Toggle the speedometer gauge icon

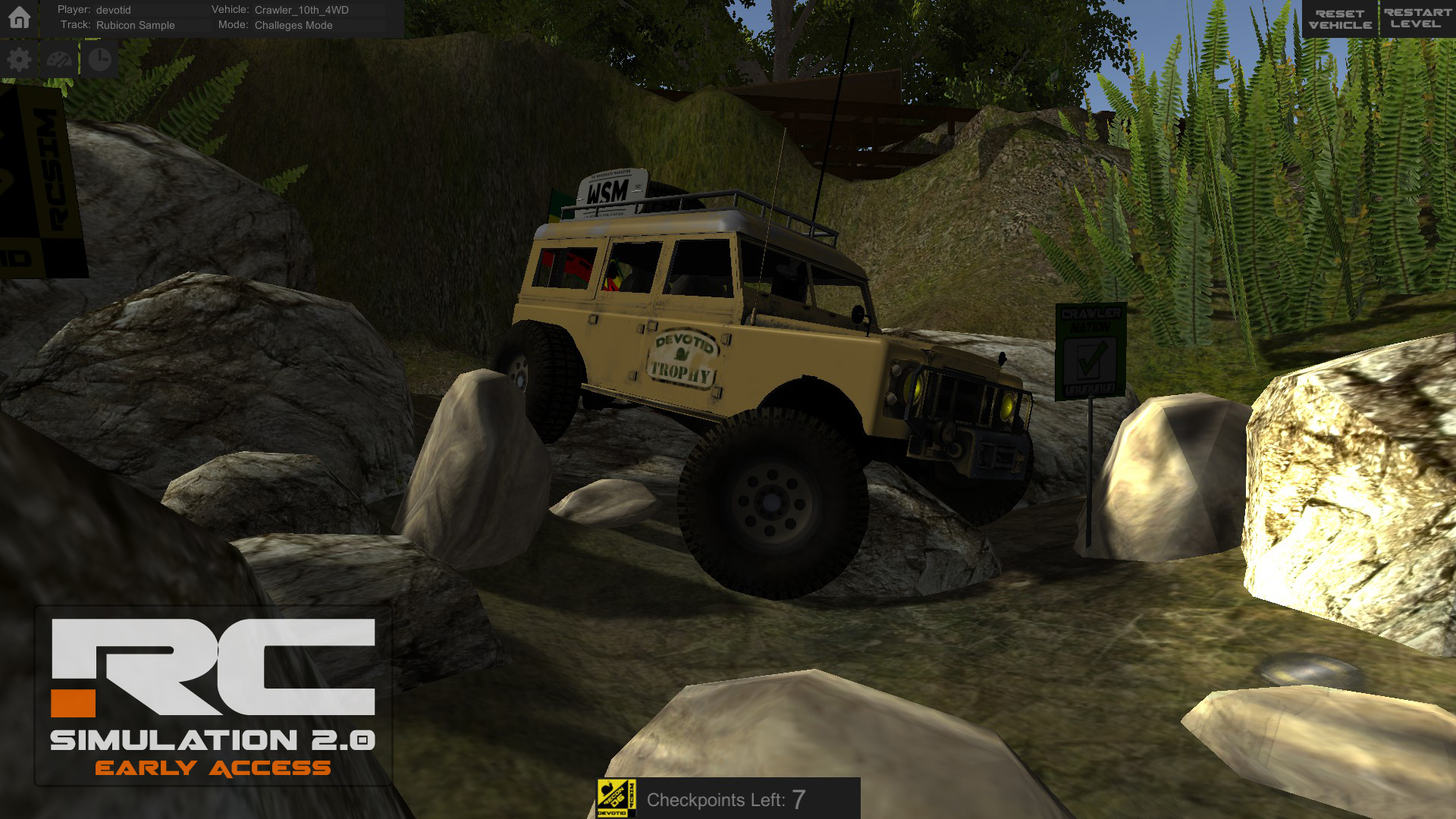[60, 59]
